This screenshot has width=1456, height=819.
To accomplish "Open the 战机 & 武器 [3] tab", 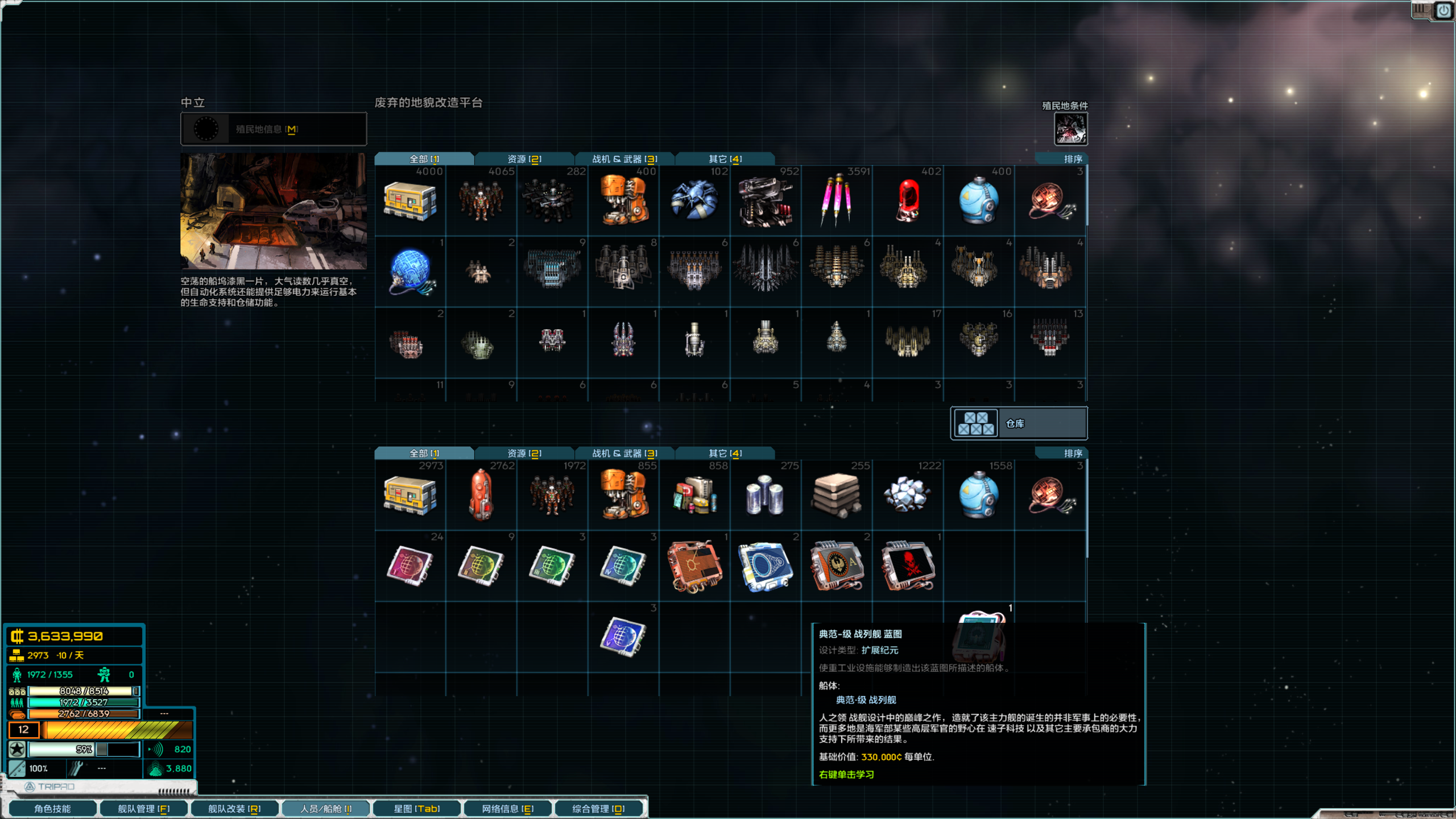I will (624, 159).
